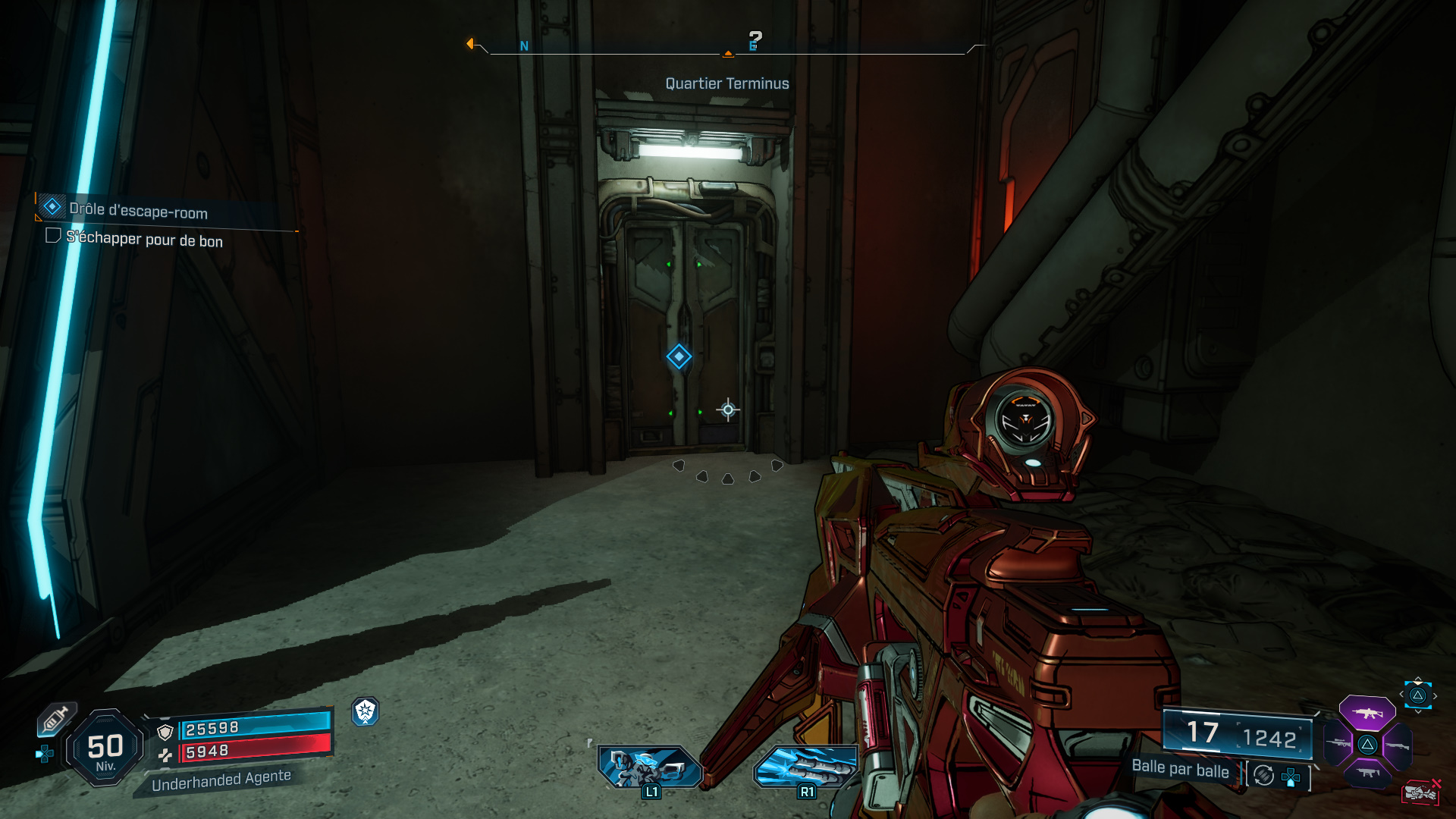Click the reload circular-arrows icon

1263,777
